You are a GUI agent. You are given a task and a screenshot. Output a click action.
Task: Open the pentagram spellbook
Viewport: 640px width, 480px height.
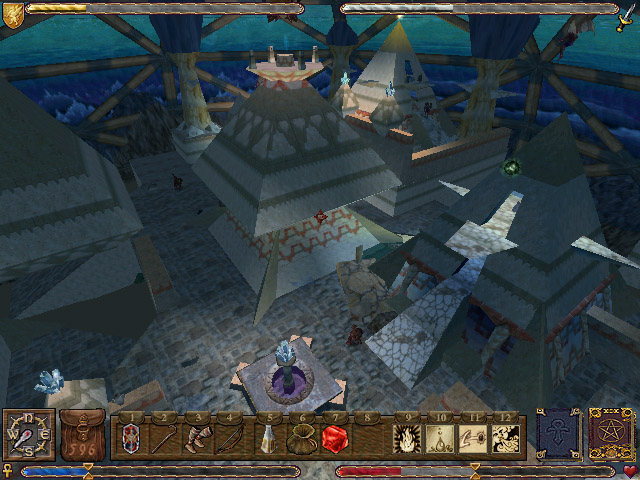coord(607,434)
